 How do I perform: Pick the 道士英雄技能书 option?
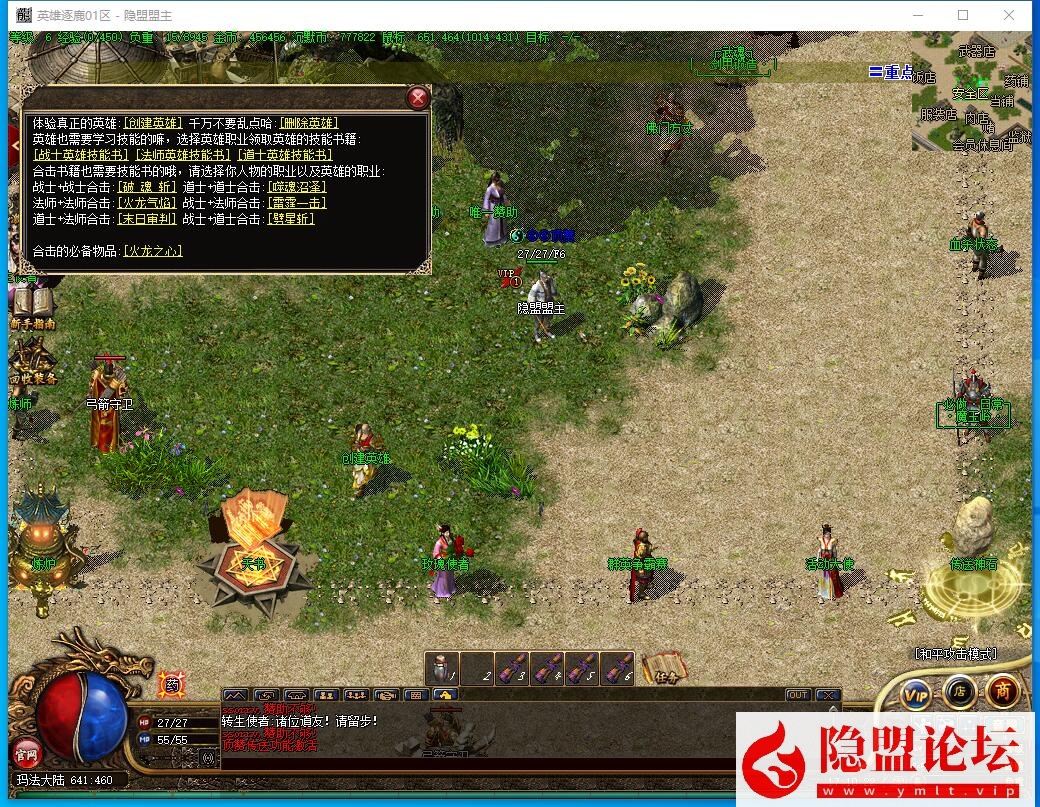click(x=285, y=155)
